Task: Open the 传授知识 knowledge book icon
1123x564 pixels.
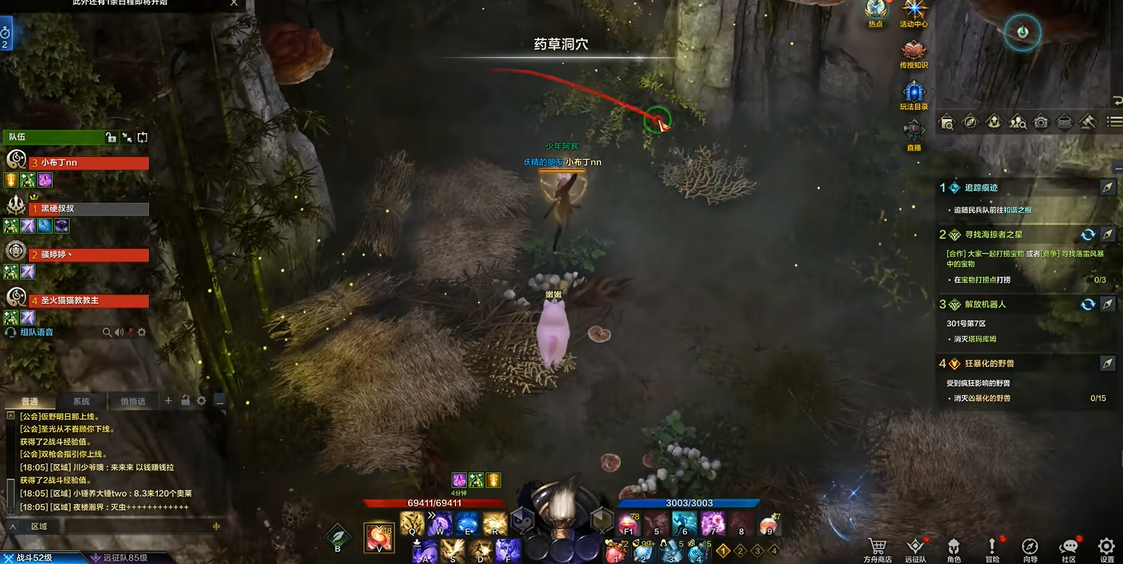Action: [913, 52]
